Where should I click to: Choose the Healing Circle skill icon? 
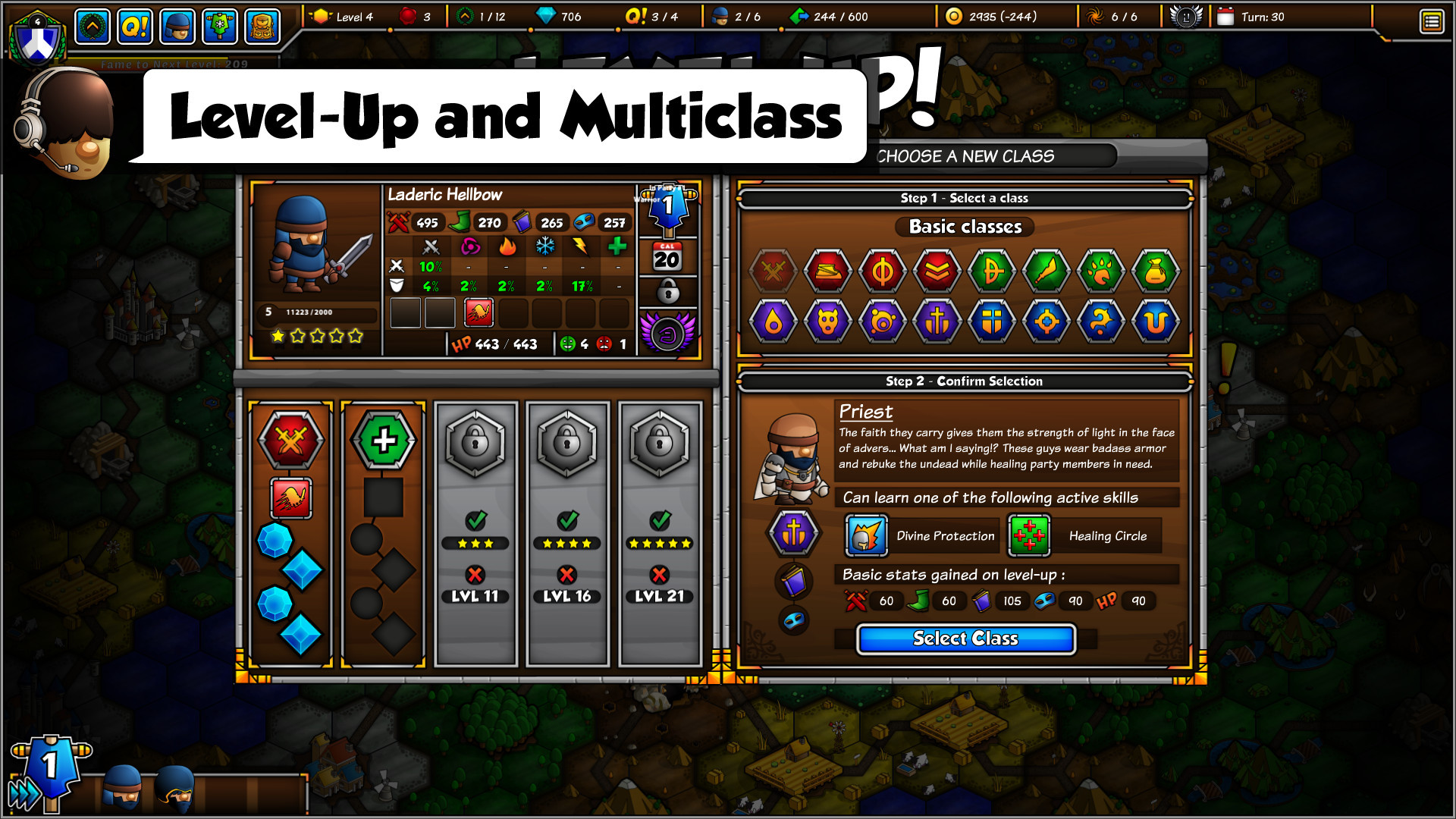[1029, 535]
